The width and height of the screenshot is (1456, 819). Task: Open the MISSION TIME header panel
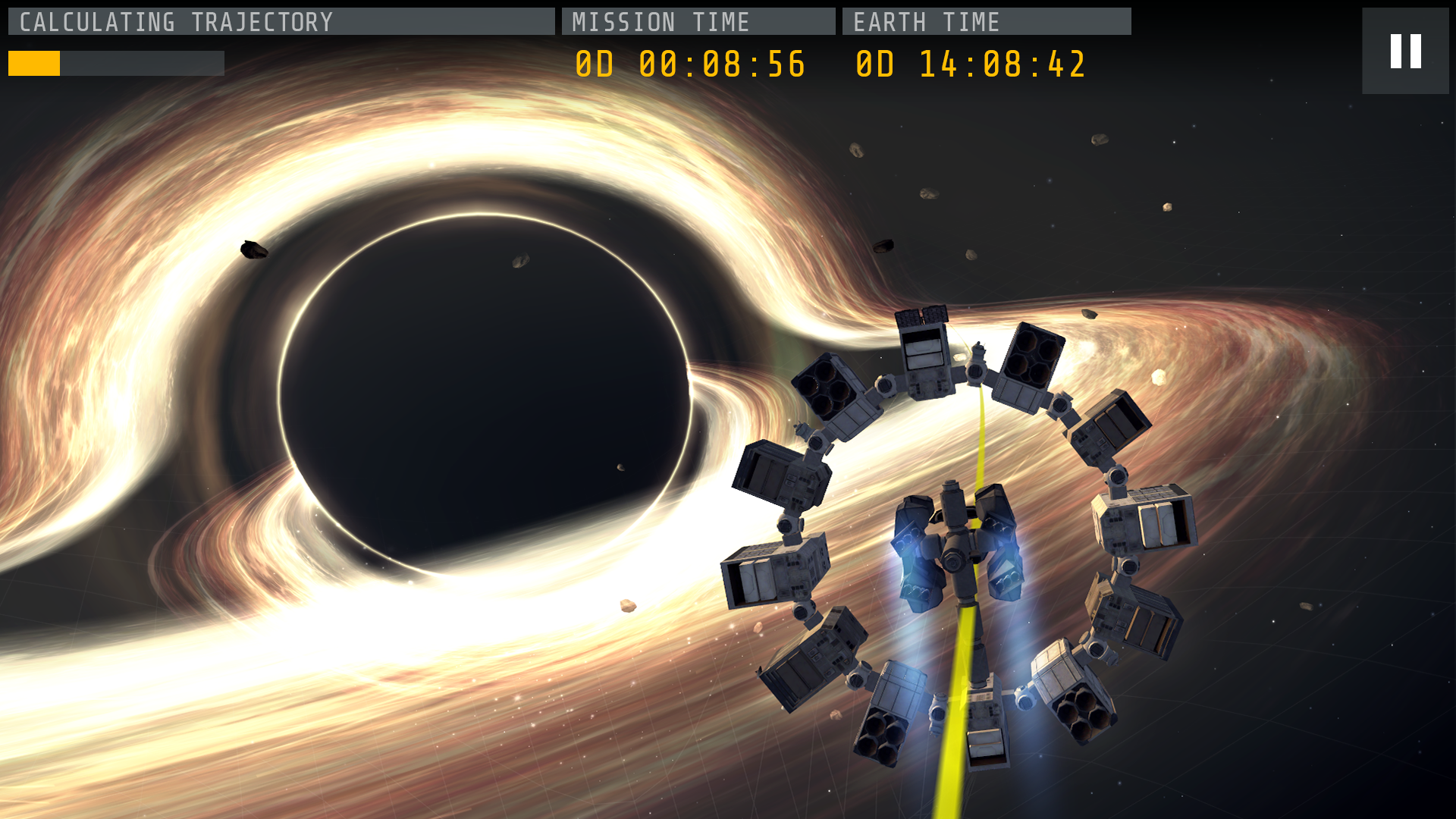pyautogui.click(x=698, y=21)
